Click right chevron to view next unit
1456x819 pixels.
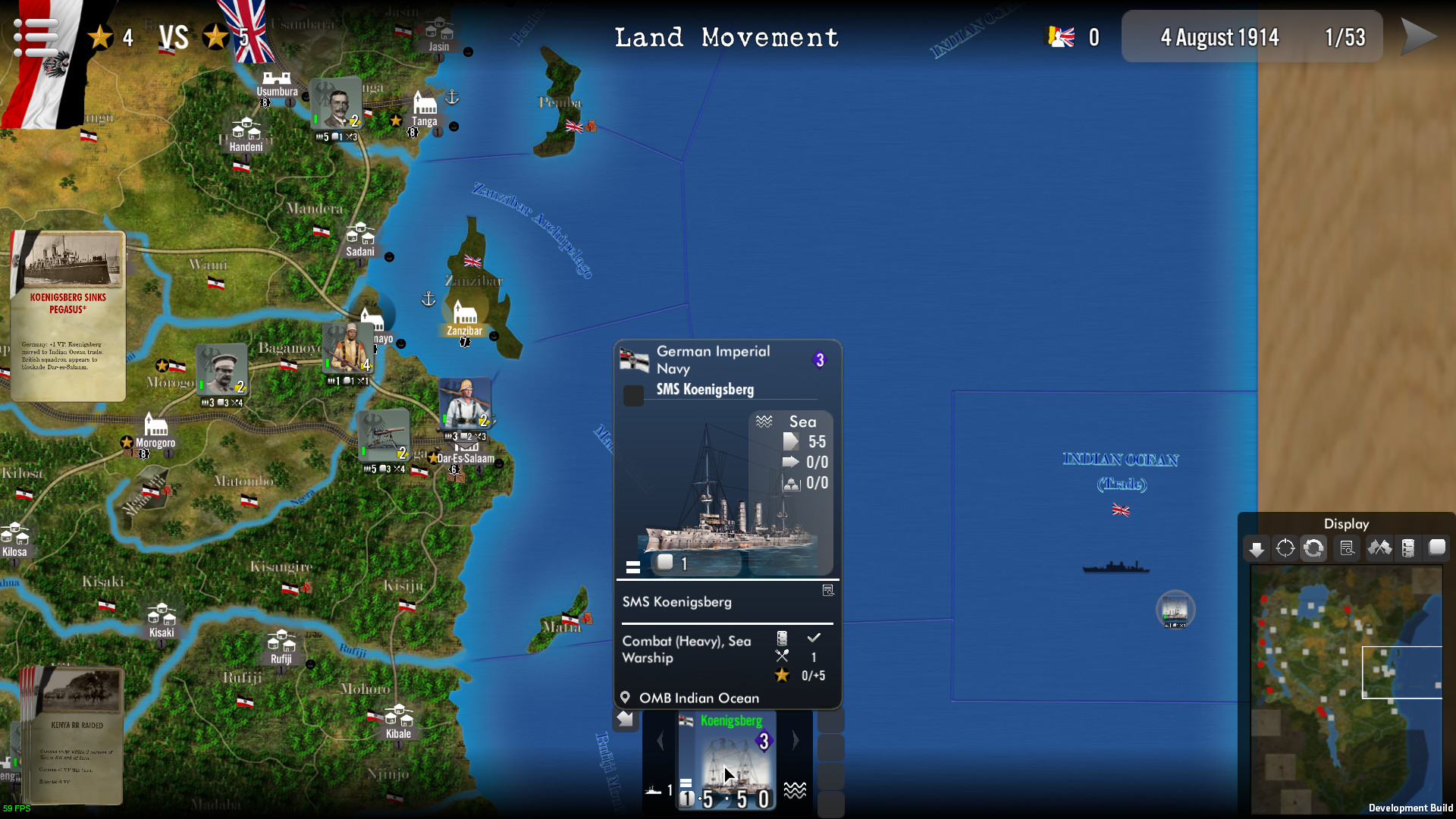(x=795, y=741)
